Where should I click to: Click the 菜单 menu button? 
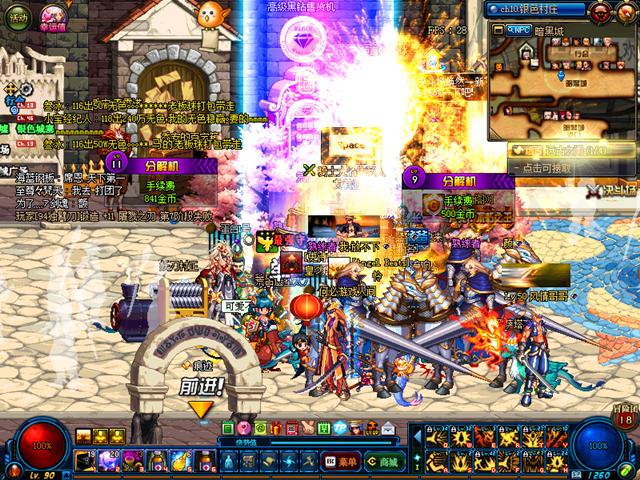341,461
